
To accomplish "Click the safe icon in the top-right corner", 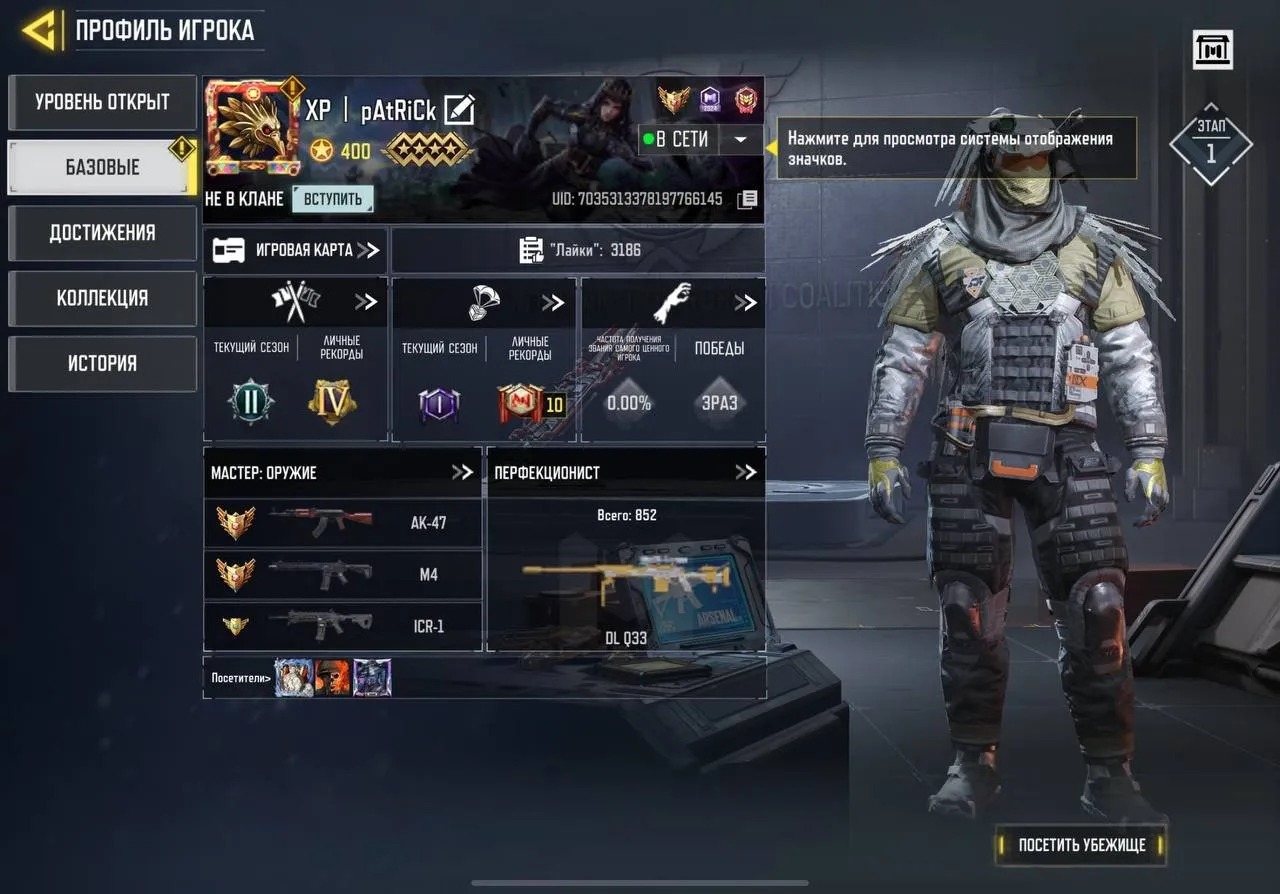I will coord(1211,49).
